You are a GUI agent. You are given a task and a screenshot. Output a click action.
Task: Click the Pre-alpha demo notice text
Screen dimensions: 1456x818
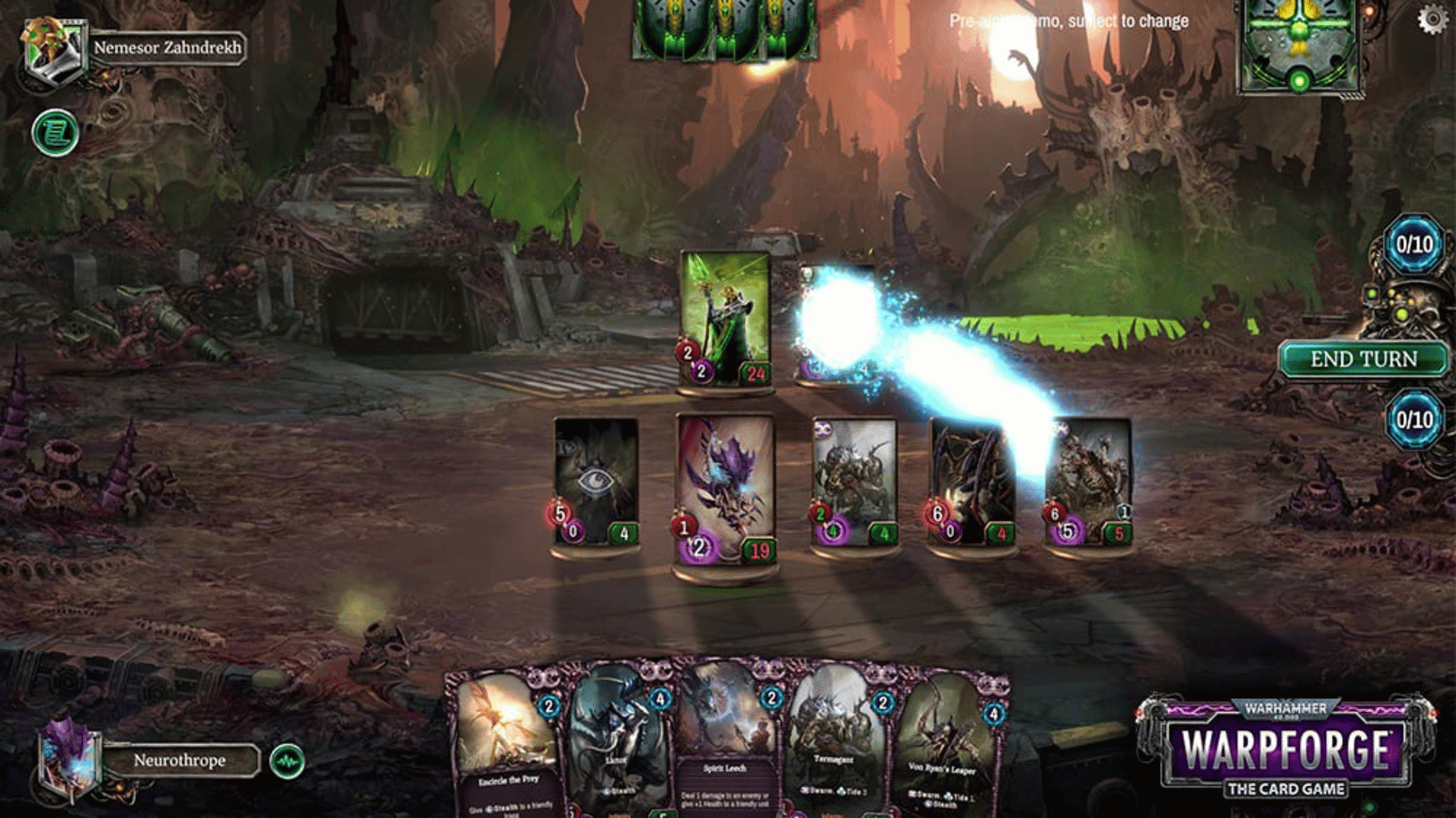tap(1068, 21)
